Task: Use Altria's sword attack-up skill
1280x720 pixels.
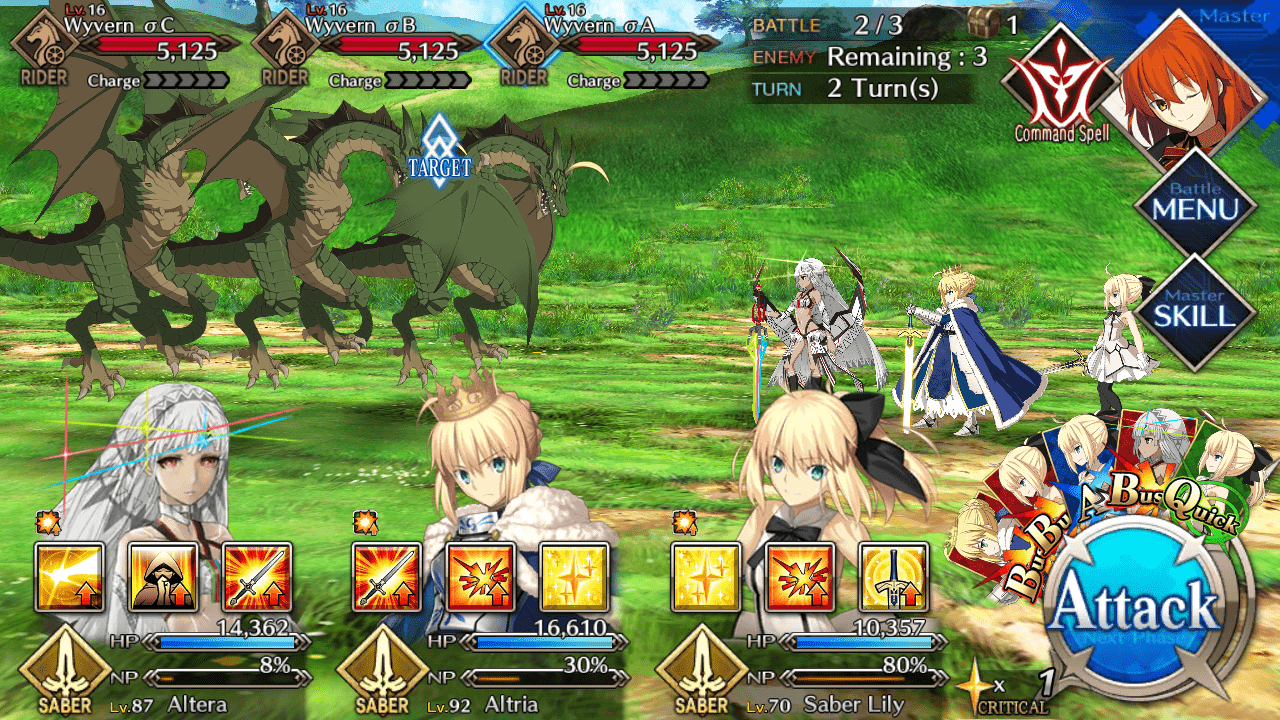Action: pos(387,577)
